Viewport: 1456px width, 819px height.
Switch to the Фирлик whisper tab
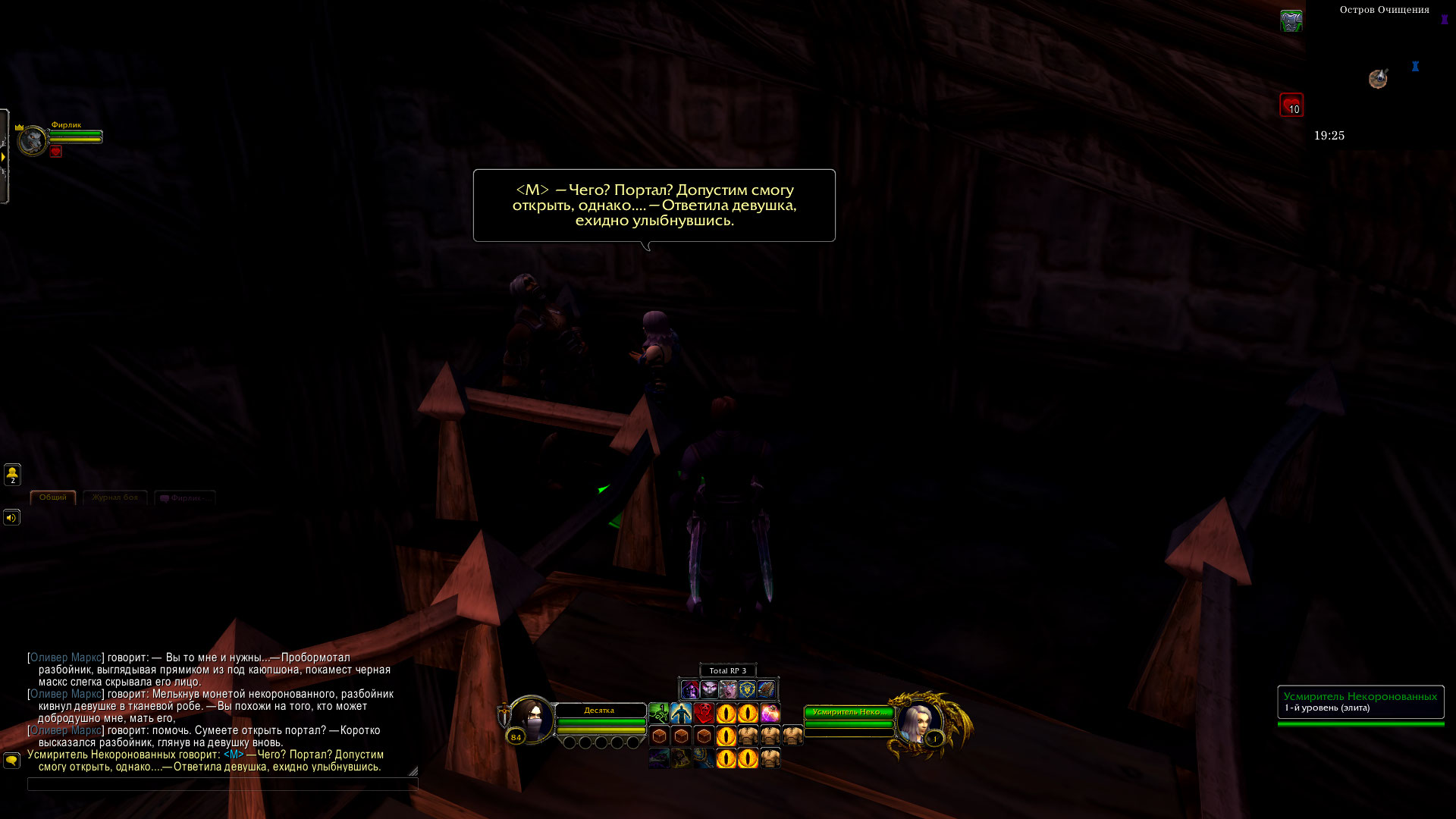(x=185, y=498)
